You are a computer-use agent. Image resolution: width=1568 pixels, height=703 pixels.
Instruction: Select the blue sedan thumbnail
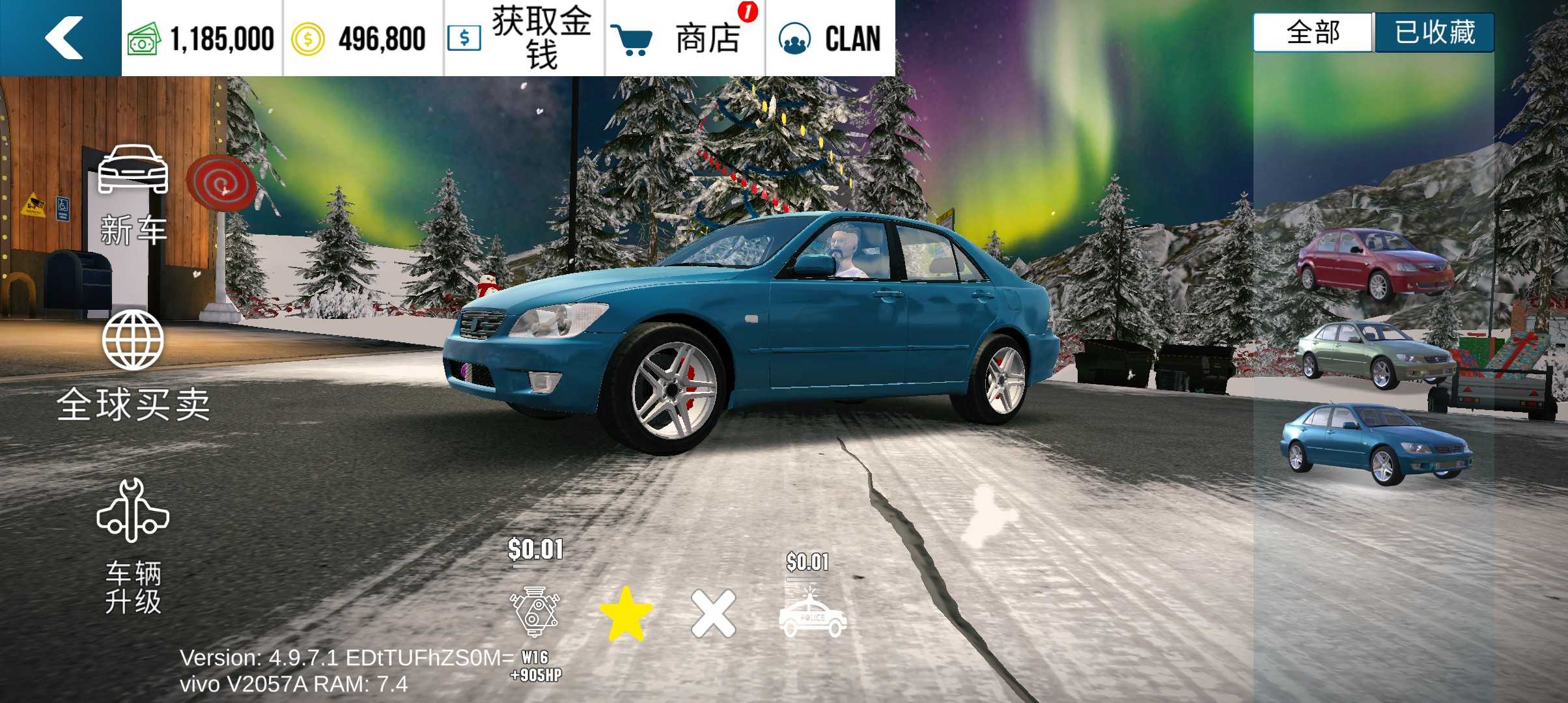click(1375, 445)
